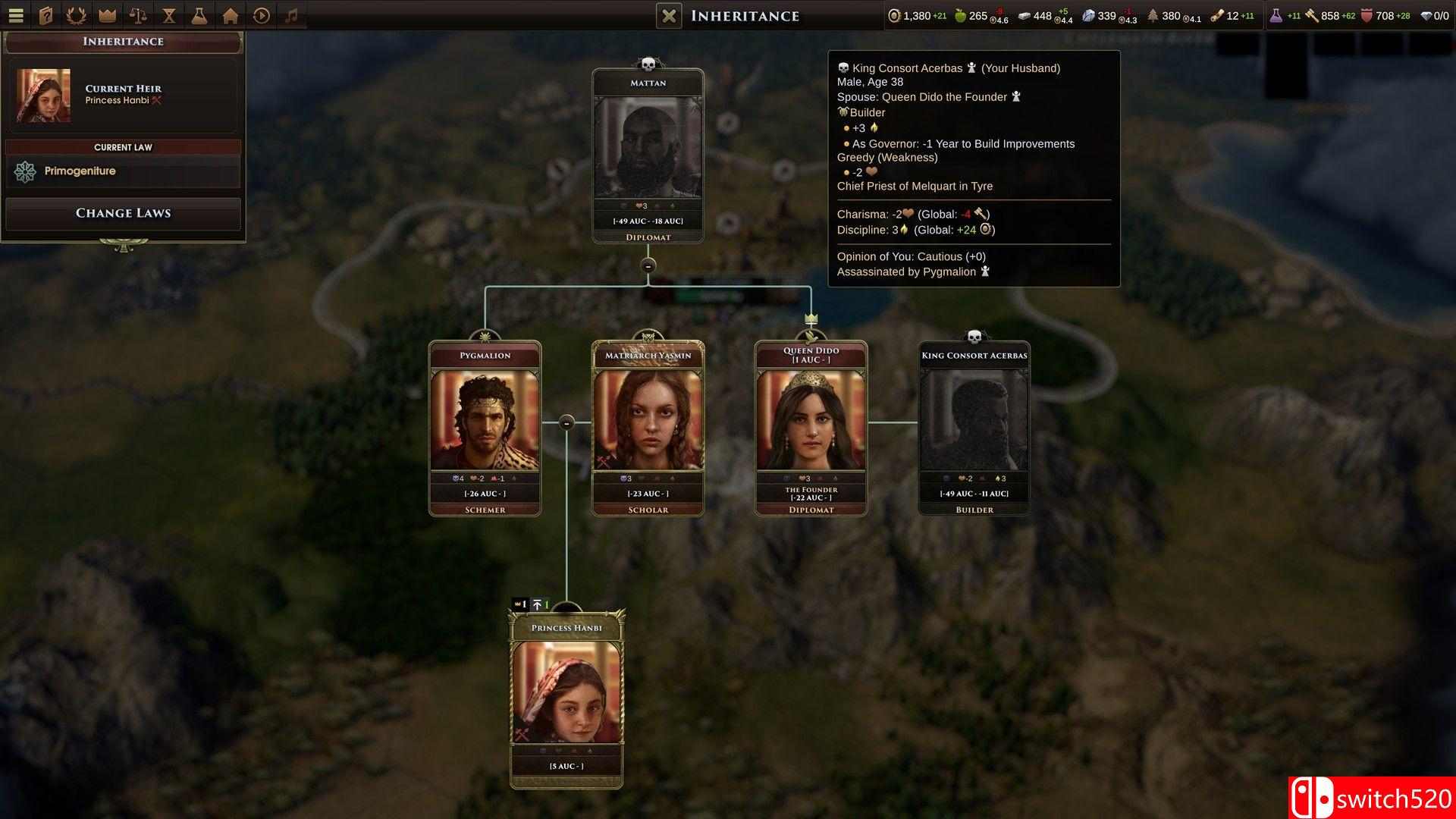Click the Change Laws button
Image resolution: width=1456 pixels, height=819 pixels.
point(123,213)
